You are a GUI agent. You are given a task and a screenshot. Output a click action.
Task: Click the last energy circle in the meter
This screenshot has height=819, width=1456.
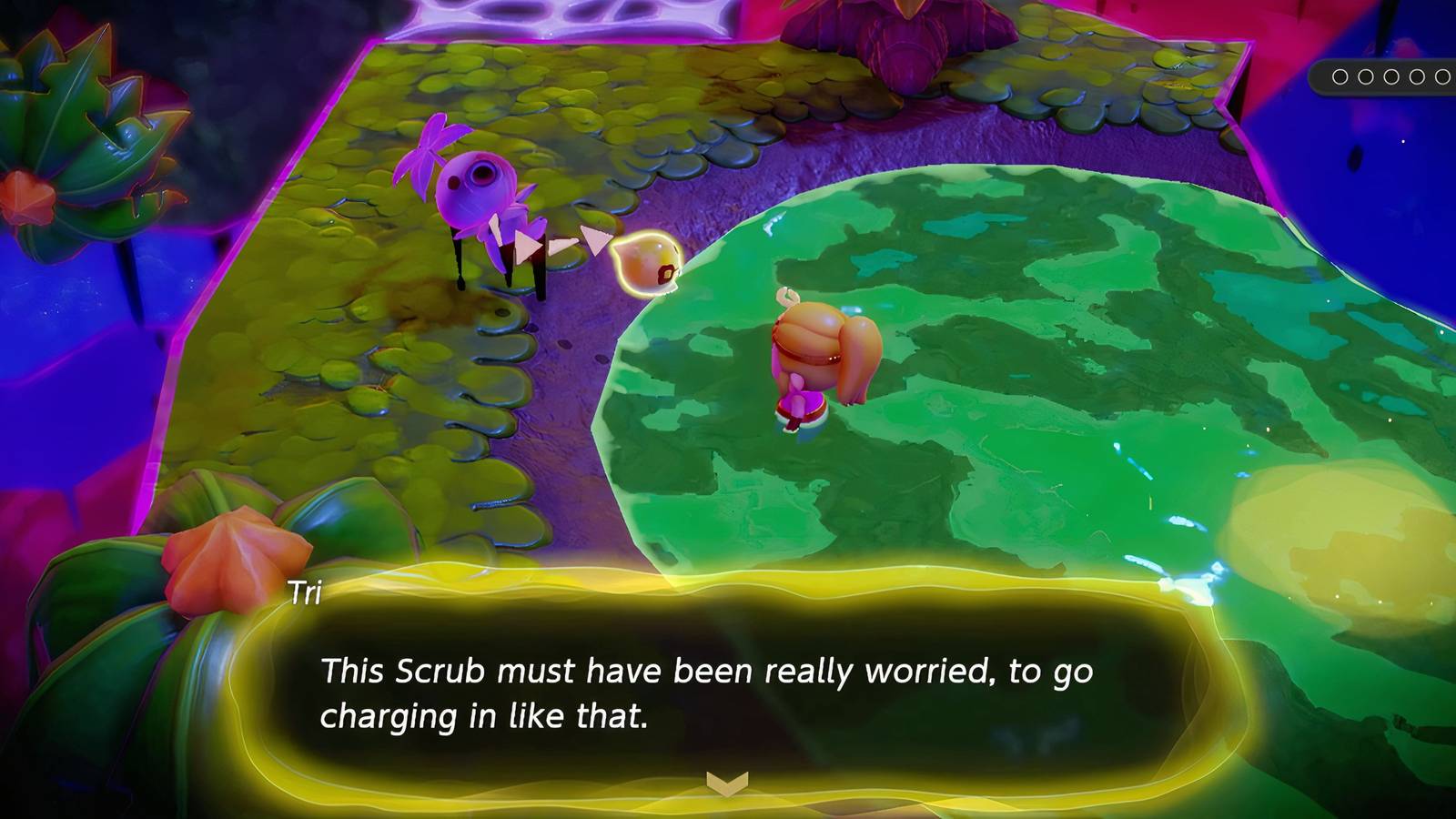(x=1445, y=77)
